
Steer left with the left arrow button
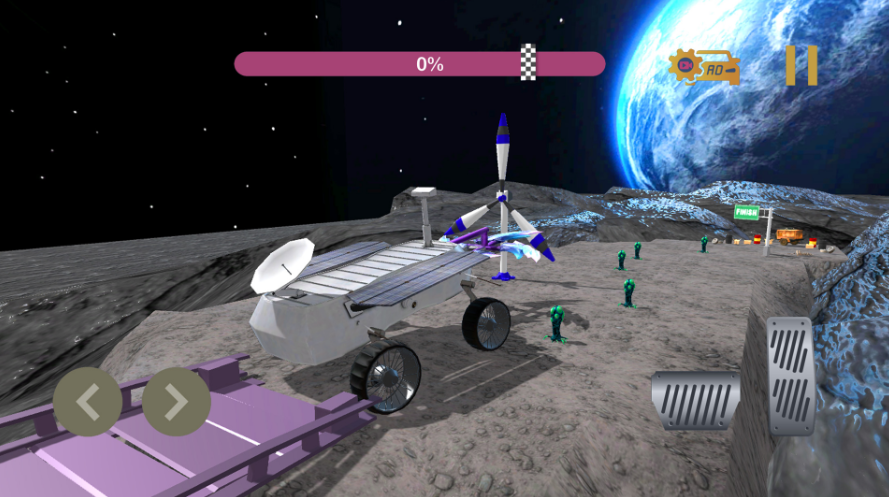point(88,402)
